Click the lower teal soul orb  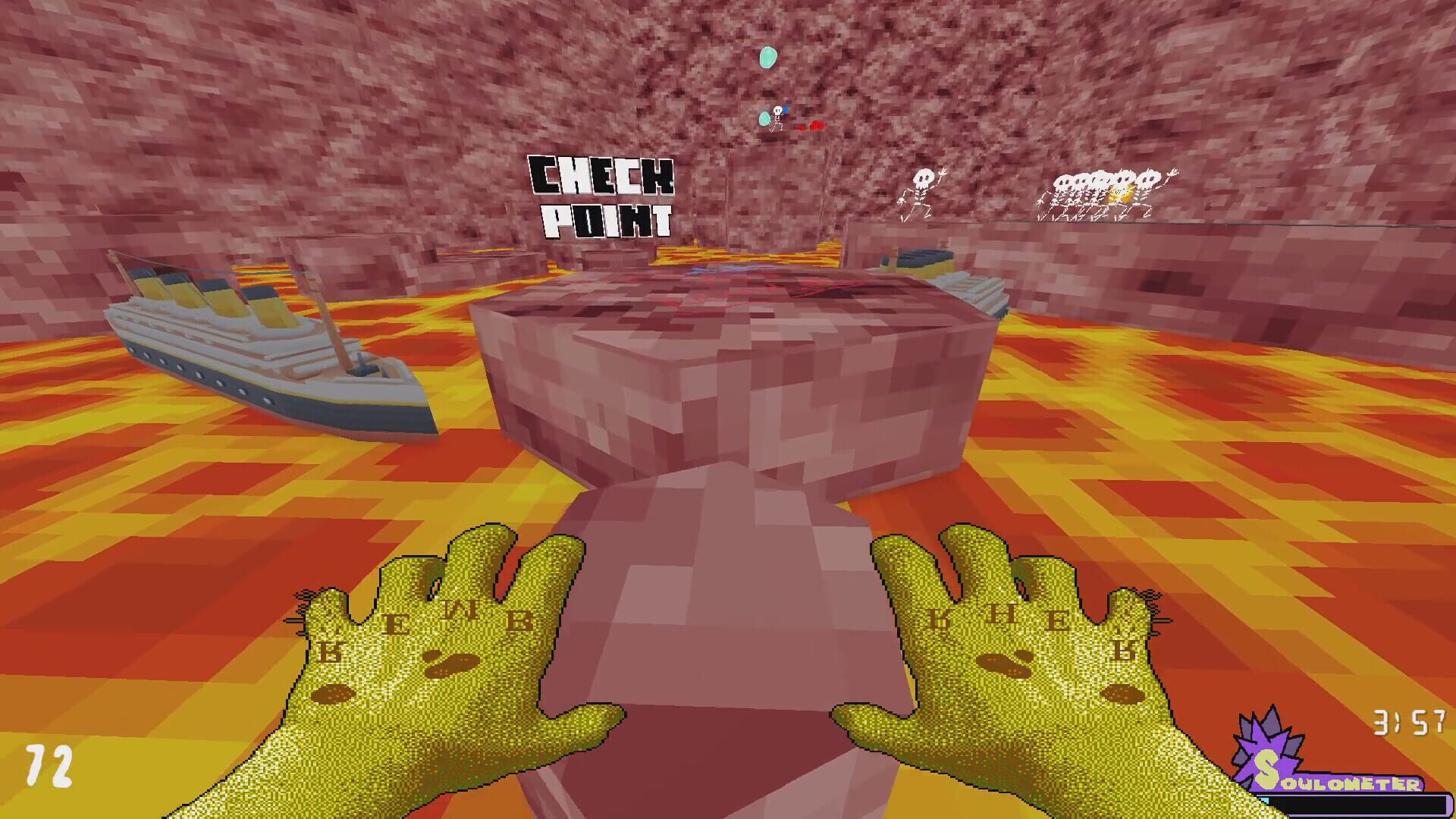(765, 118)
